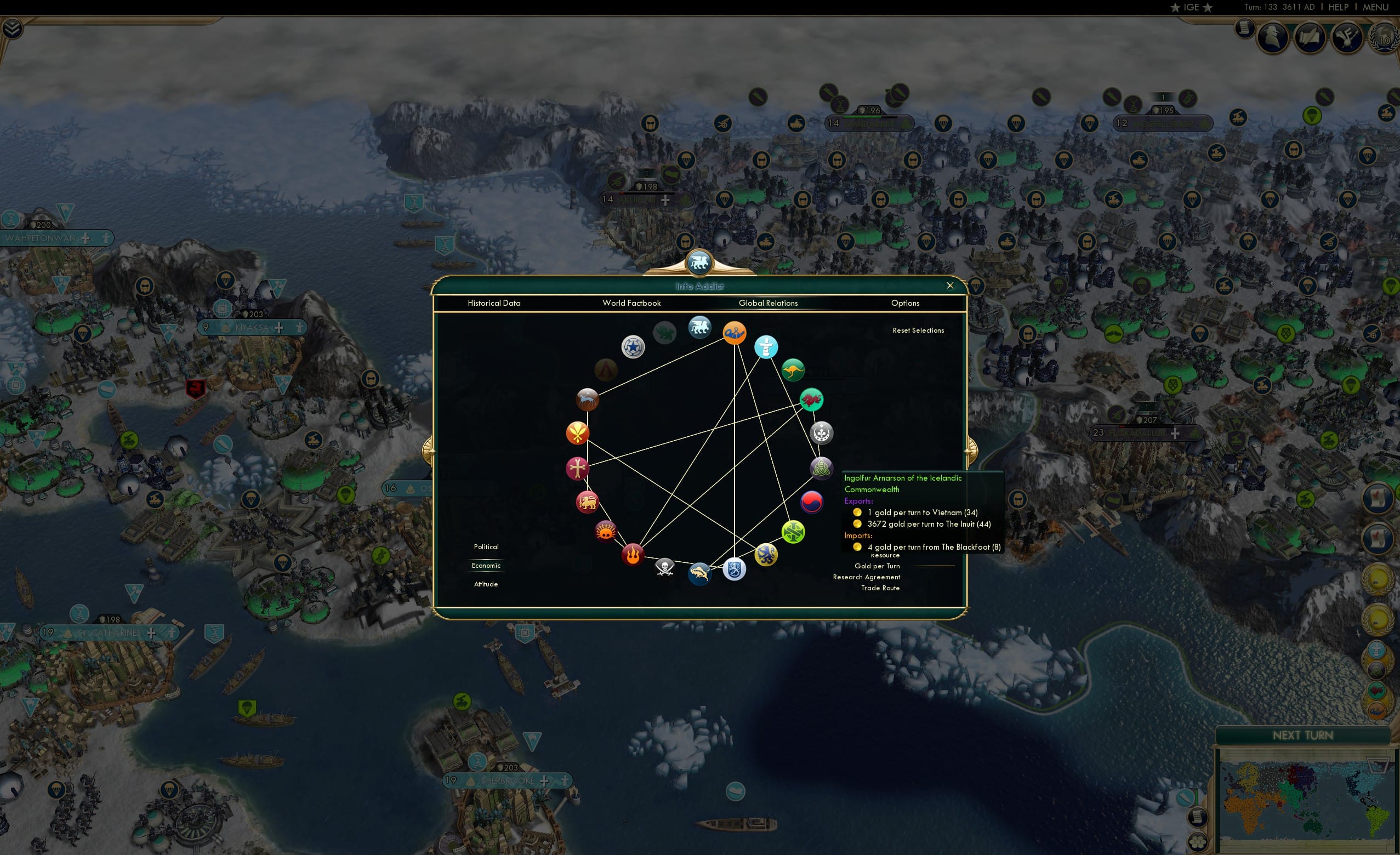Switch to the World Factbook tab

(631, 303)
